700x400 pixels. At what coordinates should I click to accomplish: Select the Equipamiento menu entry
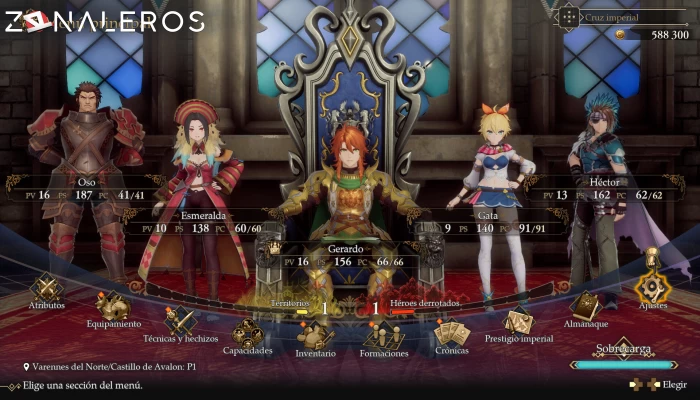pos(112,306)
